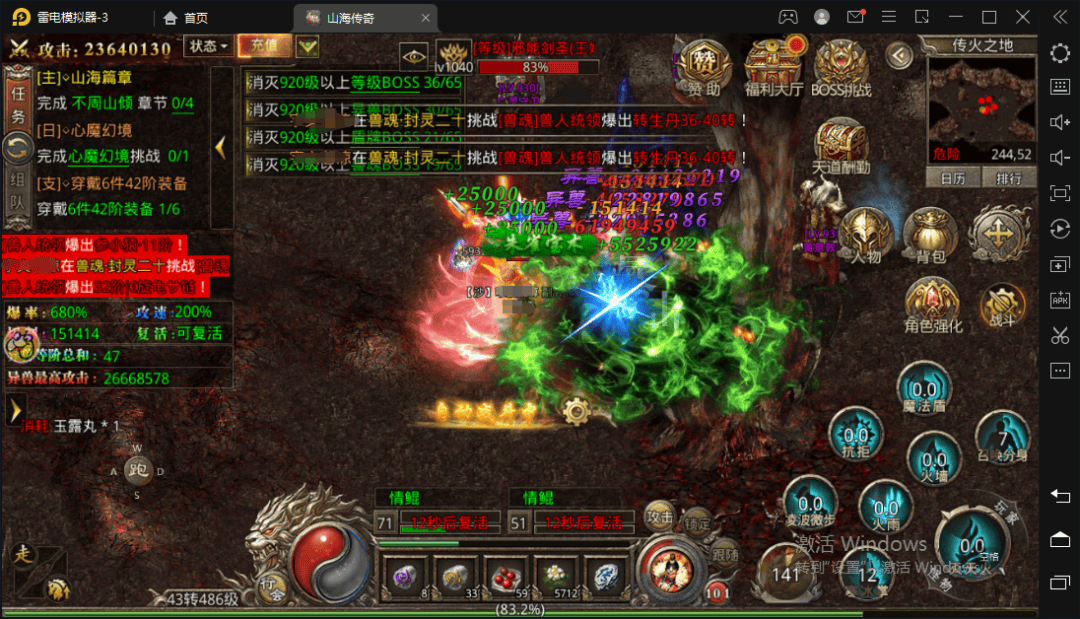1080x619 pixels.
Task: Open the 传火之地 minimap
Action: [980, 98]
